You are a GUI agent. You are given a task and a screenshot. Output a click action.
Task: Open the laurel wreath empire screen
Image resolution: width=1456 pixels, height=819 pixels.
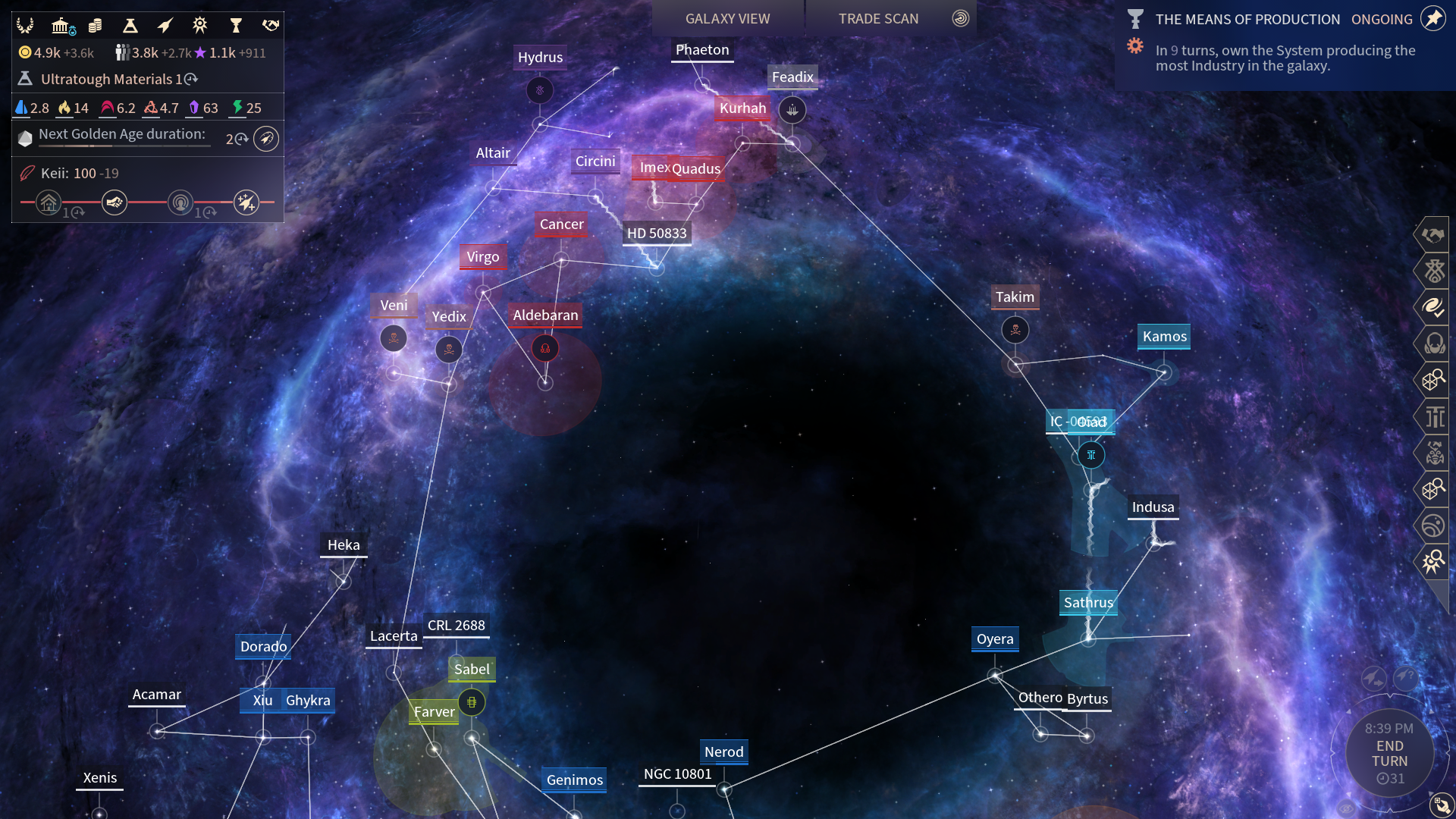point(25,26)
